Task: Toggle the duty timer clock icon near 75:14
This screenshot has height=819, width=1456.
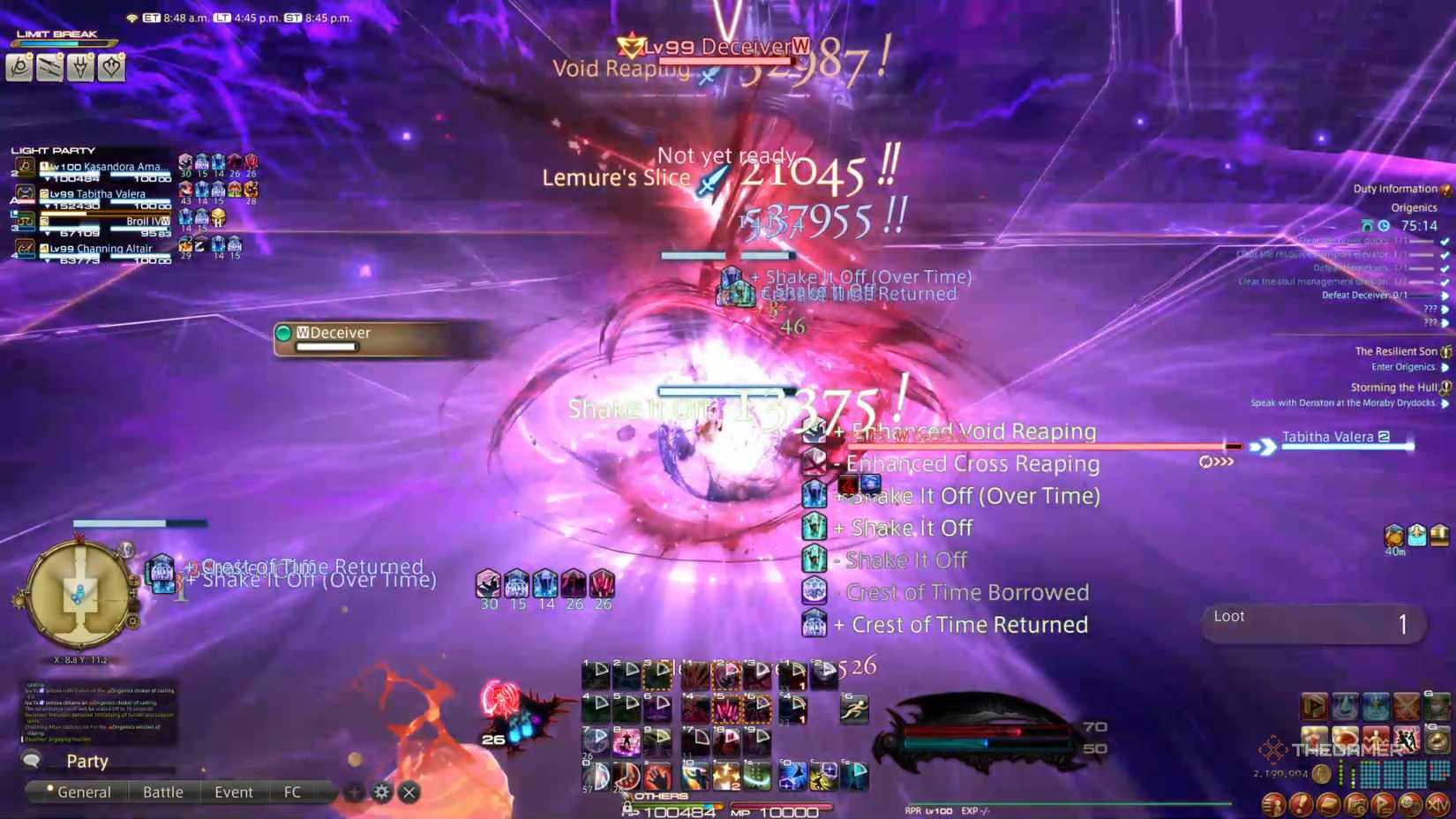Action: pyautogui.click(x=1383, y=226)
